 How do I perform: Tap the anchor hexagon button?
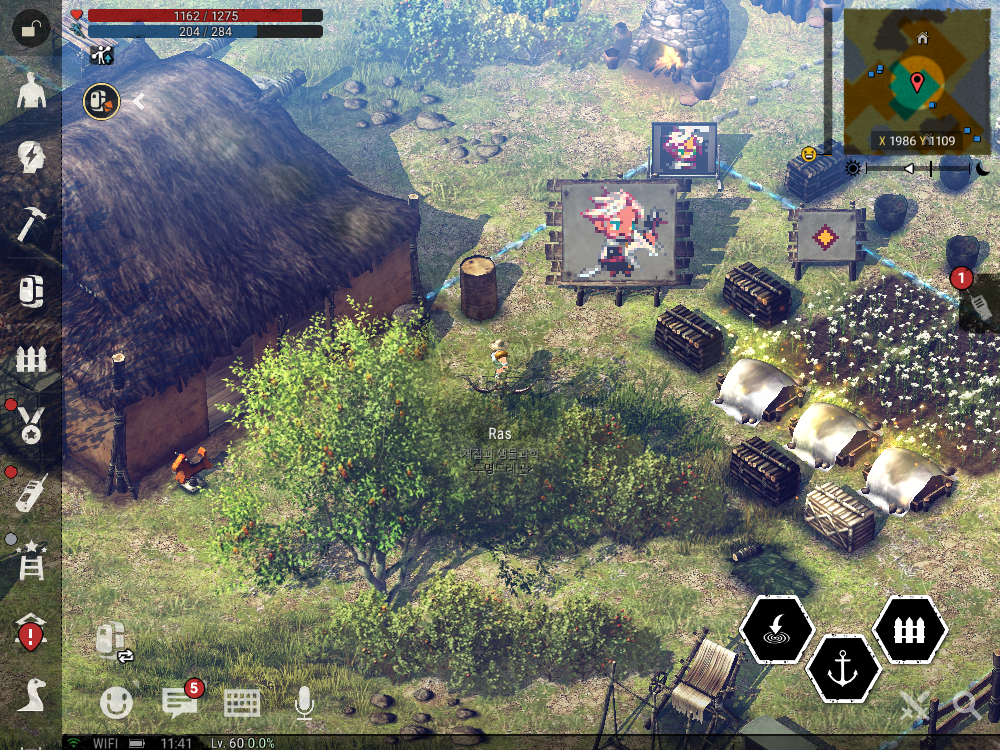843,667
